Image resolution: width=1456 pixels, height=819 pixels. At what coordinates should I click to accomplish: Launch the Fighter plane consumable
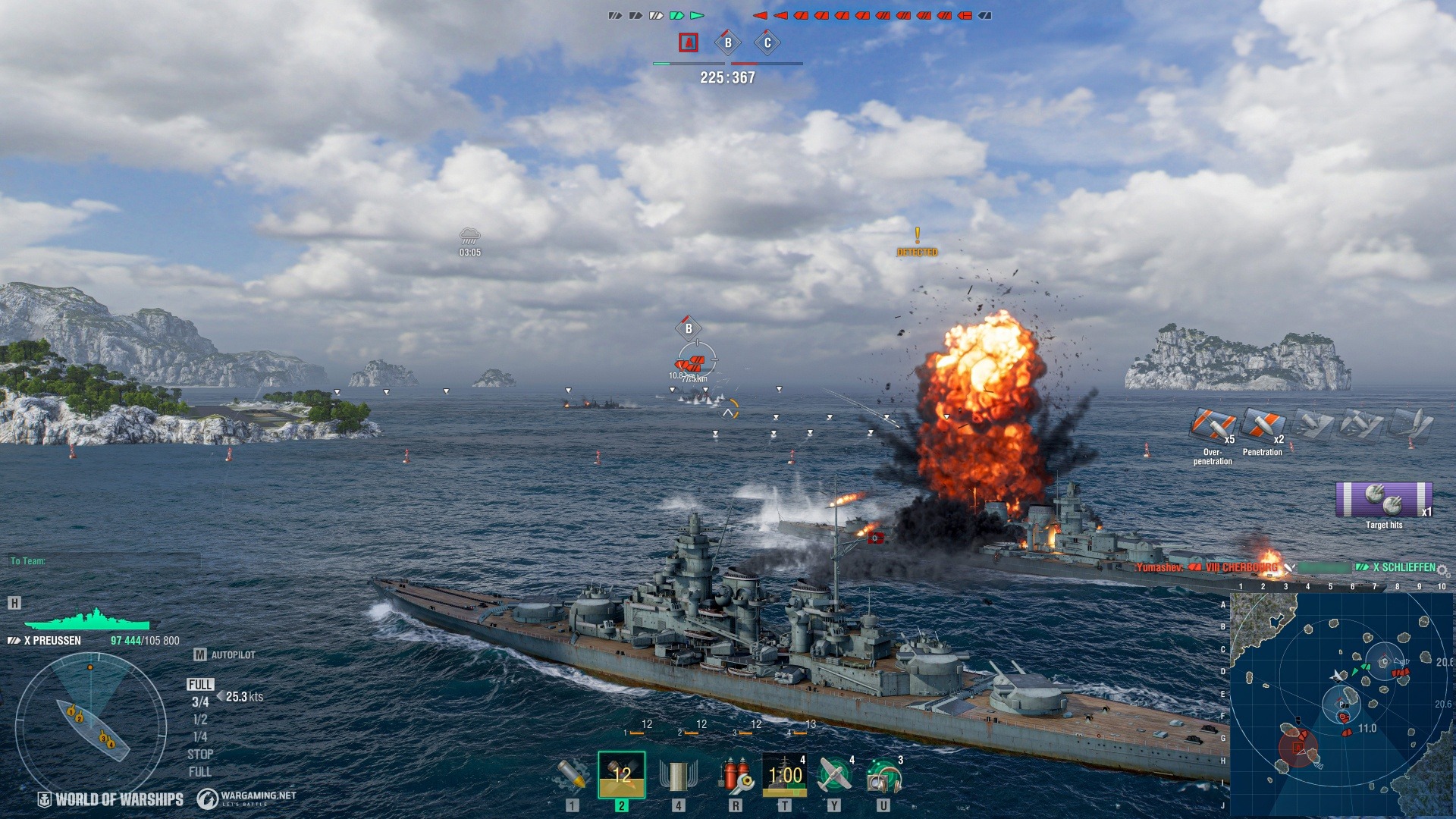(834, 775)
